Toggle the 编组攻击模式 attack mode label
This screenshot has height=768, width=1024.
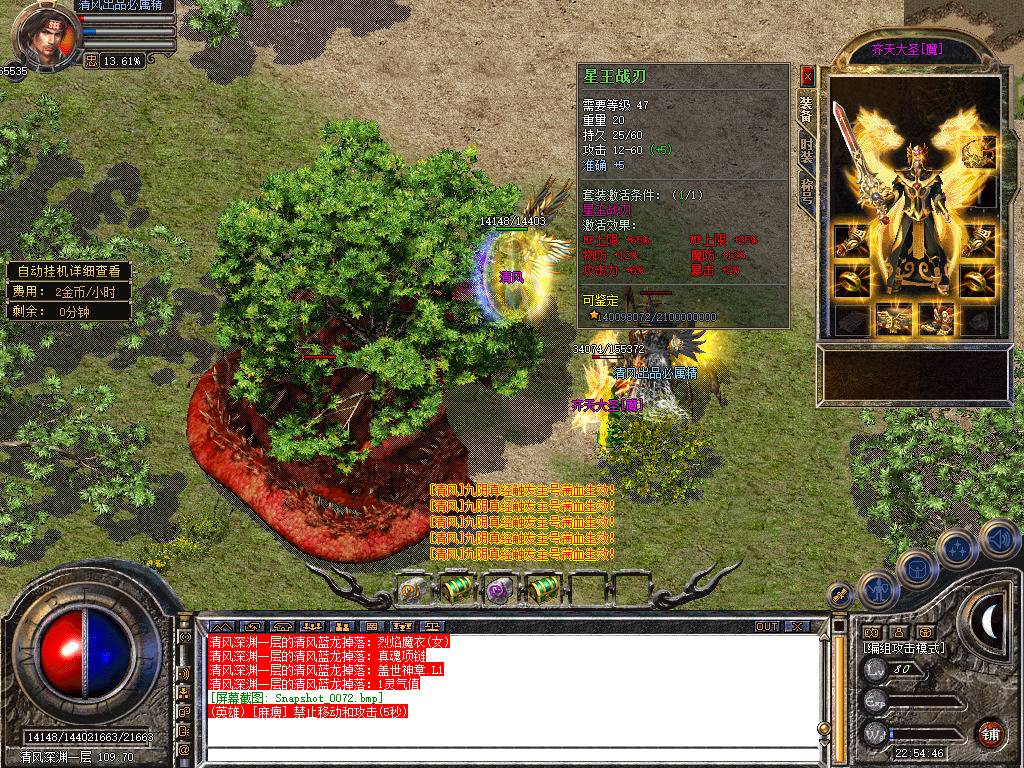pos(904,648)
